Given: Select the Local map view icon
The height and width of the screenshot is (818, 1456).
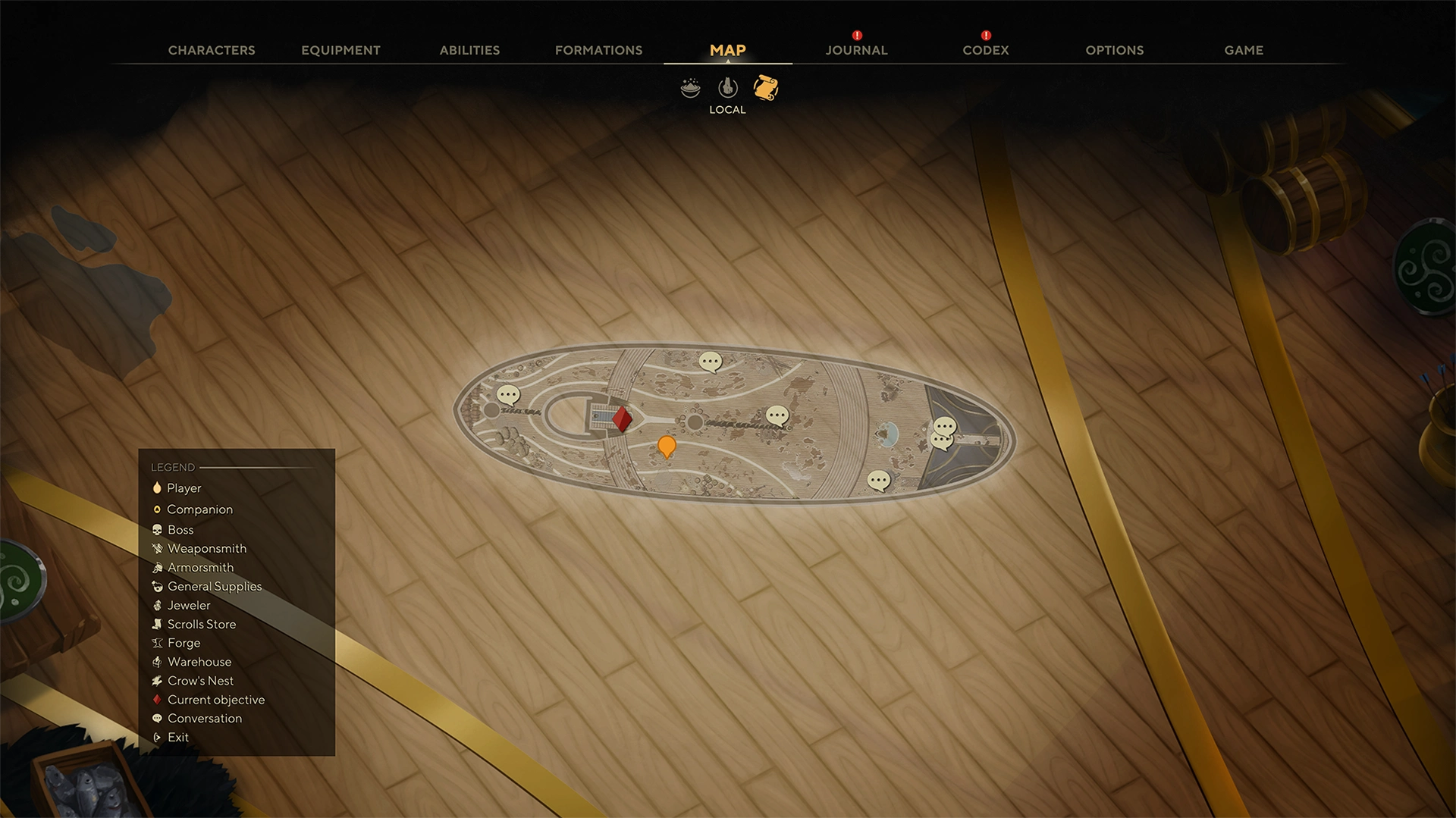Looking at the screenshot, I should pyautogui.click(x=727, y=88).
